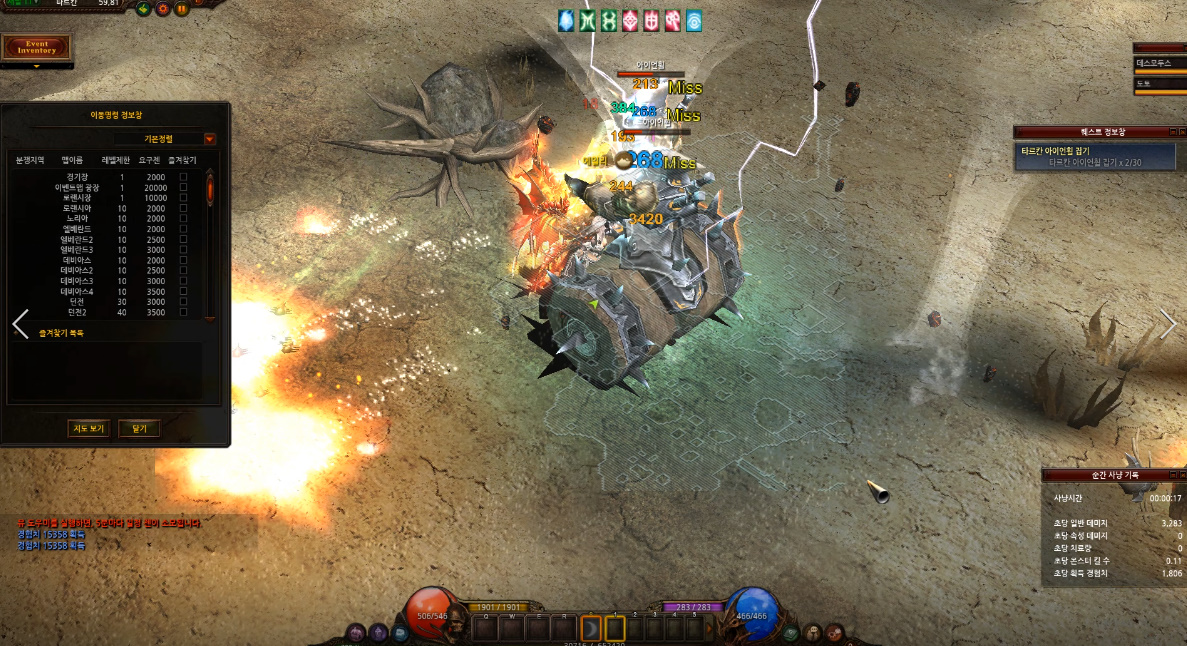Screen dimensions: 1187x646
Task: Click the orange gear icon in top bar
Action: [x=163, y=9]
